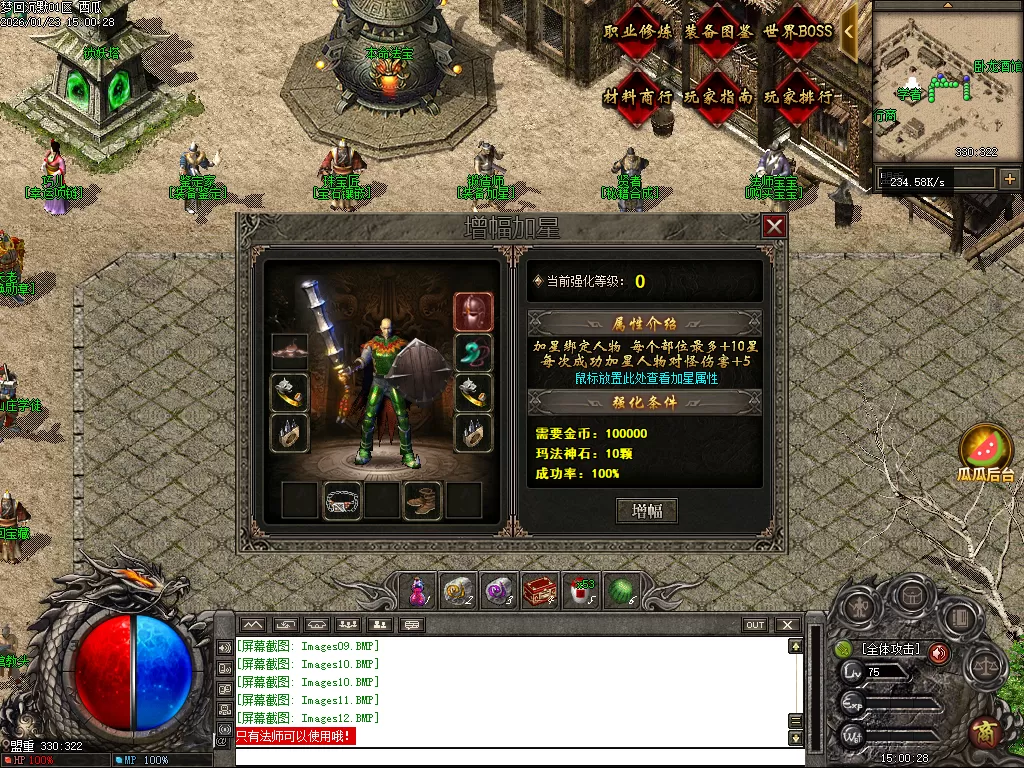Open the 商 shop button
Viewport: 1024px width, 768px height.
tap(985, 731)
